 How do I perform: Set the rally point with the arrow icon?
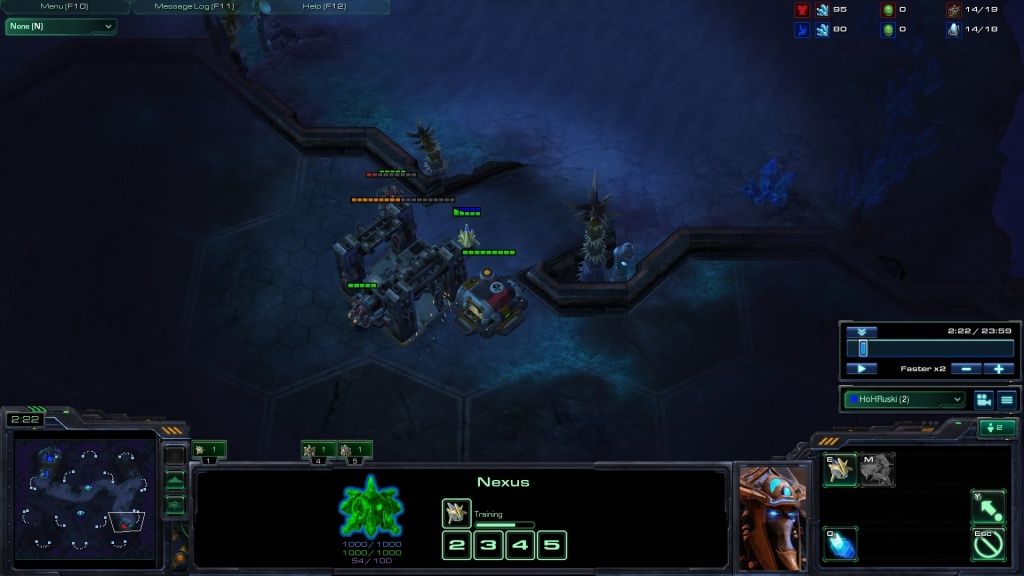pos(988,506)
